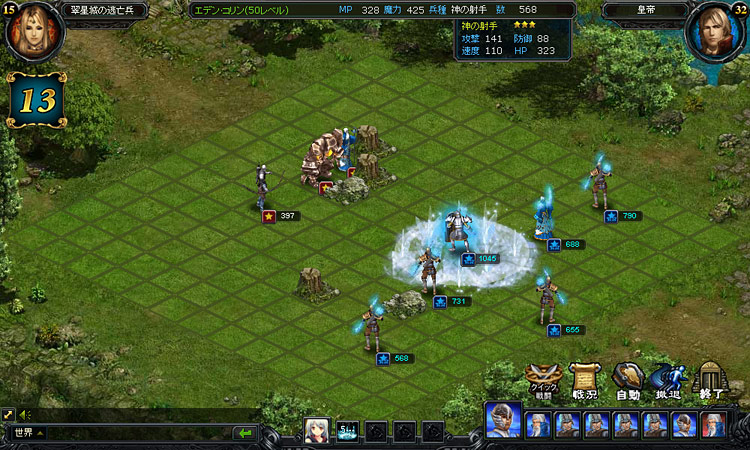750x450 pixels.
Task: Select the blue unit with 731 troops
Action: click(x=428, y=271)
